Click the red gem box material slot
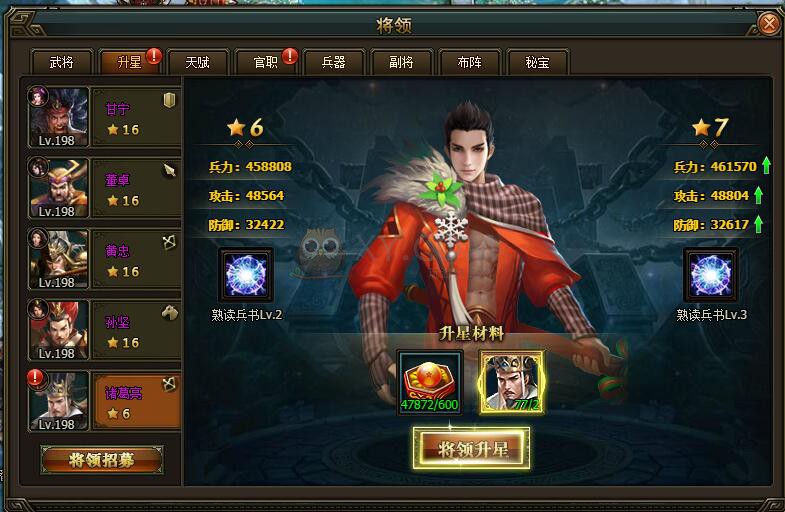Viewport: 785px width, 512px height. pos(428,381)
